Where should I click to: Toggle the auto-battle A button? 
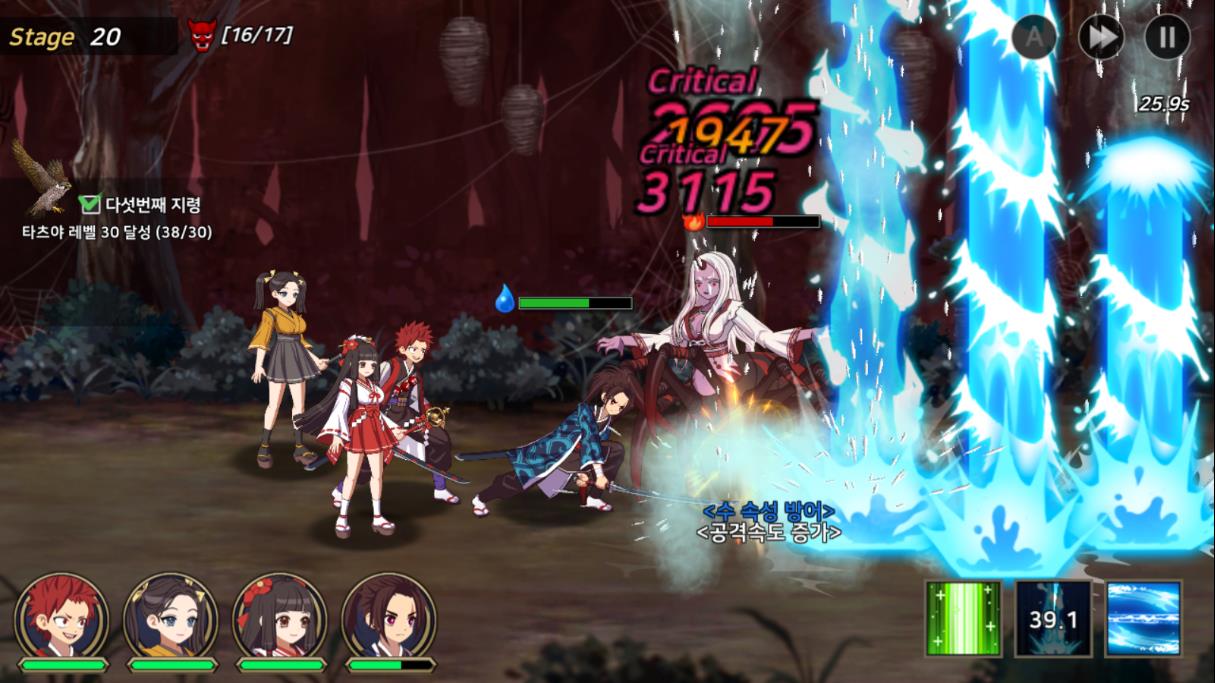point(1034,38)
